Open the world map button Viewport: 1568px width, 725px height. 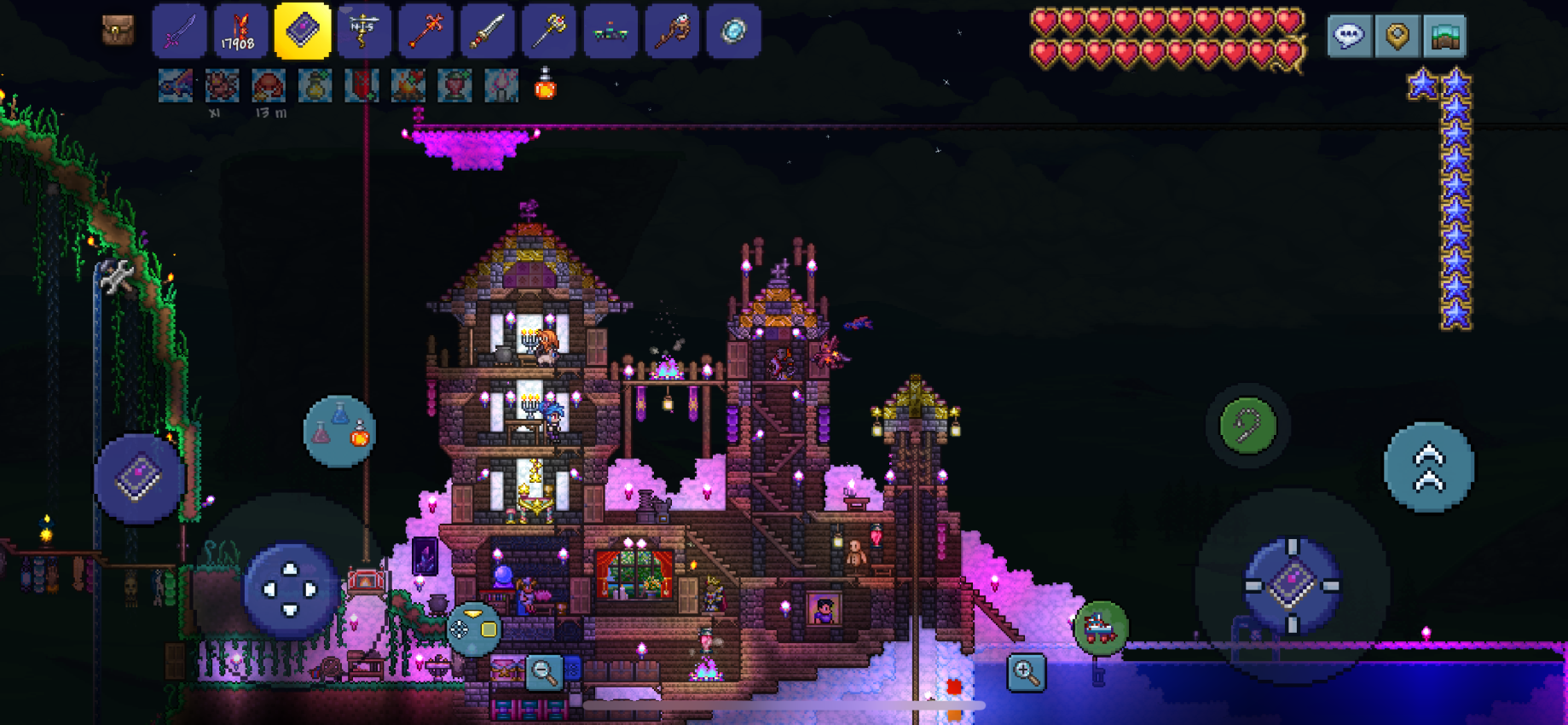1444,36
